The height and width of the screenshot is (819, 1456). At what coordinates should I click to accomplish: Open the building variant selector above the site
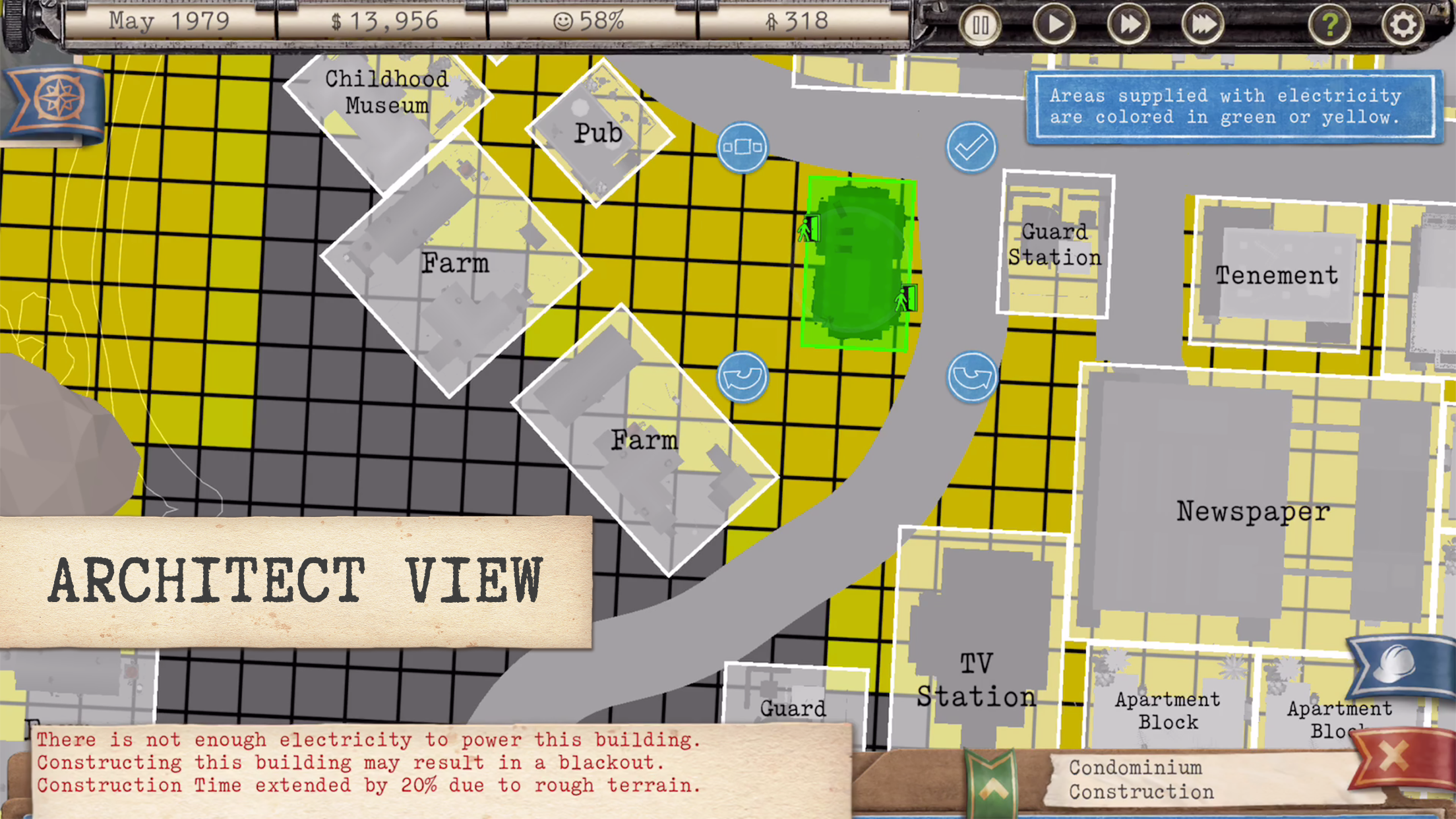click(743, 148)
